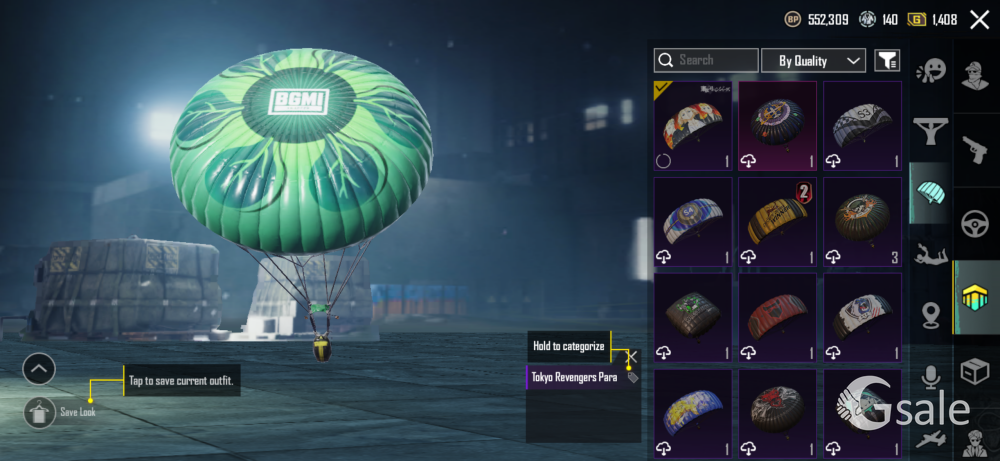Open the crate box category
Viewport: 1000px width, 461px height.
[x=975, y=372]
